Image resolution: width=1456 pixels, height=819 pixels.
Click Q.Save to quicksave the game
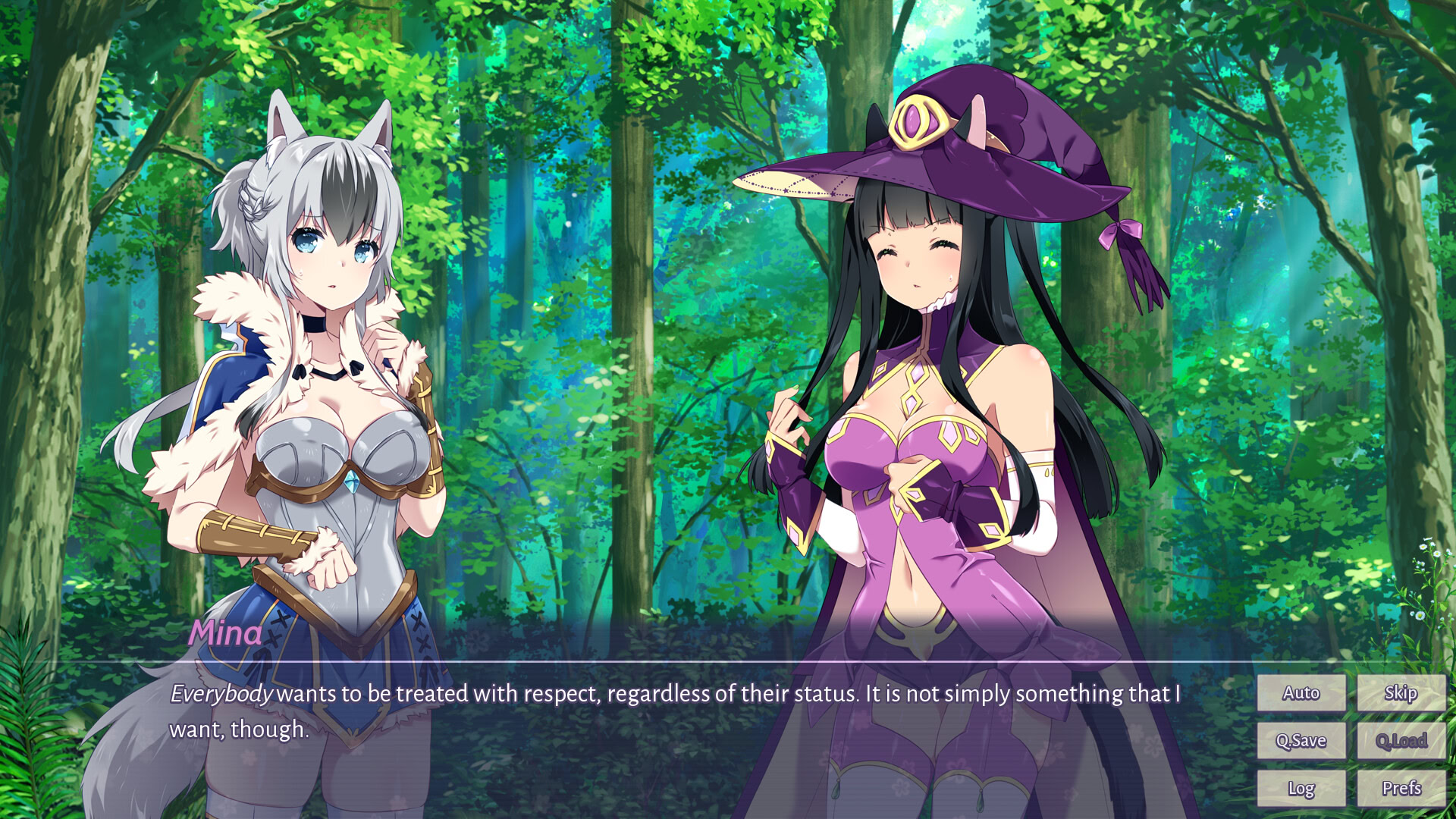click(1301, 740)
